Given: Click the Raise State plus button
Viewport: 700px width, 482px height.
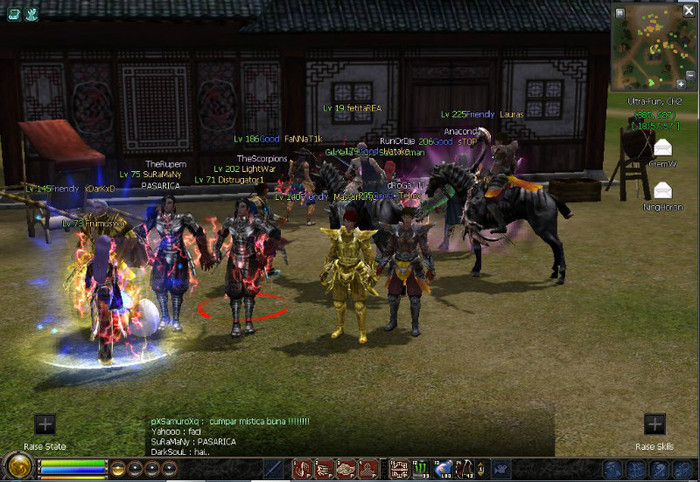Looking at the screenshot, I should point(45,425).
